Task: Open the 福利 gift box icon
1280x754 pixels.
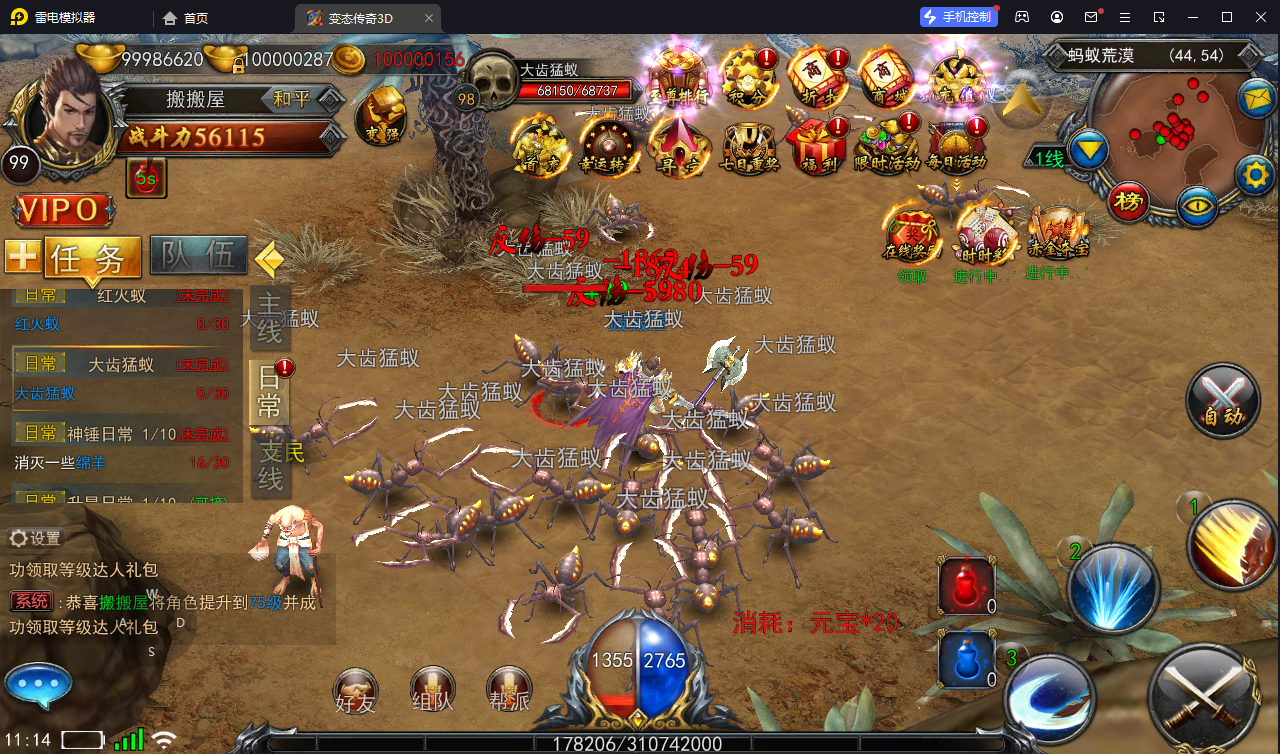Action: (x=816, y=146)
